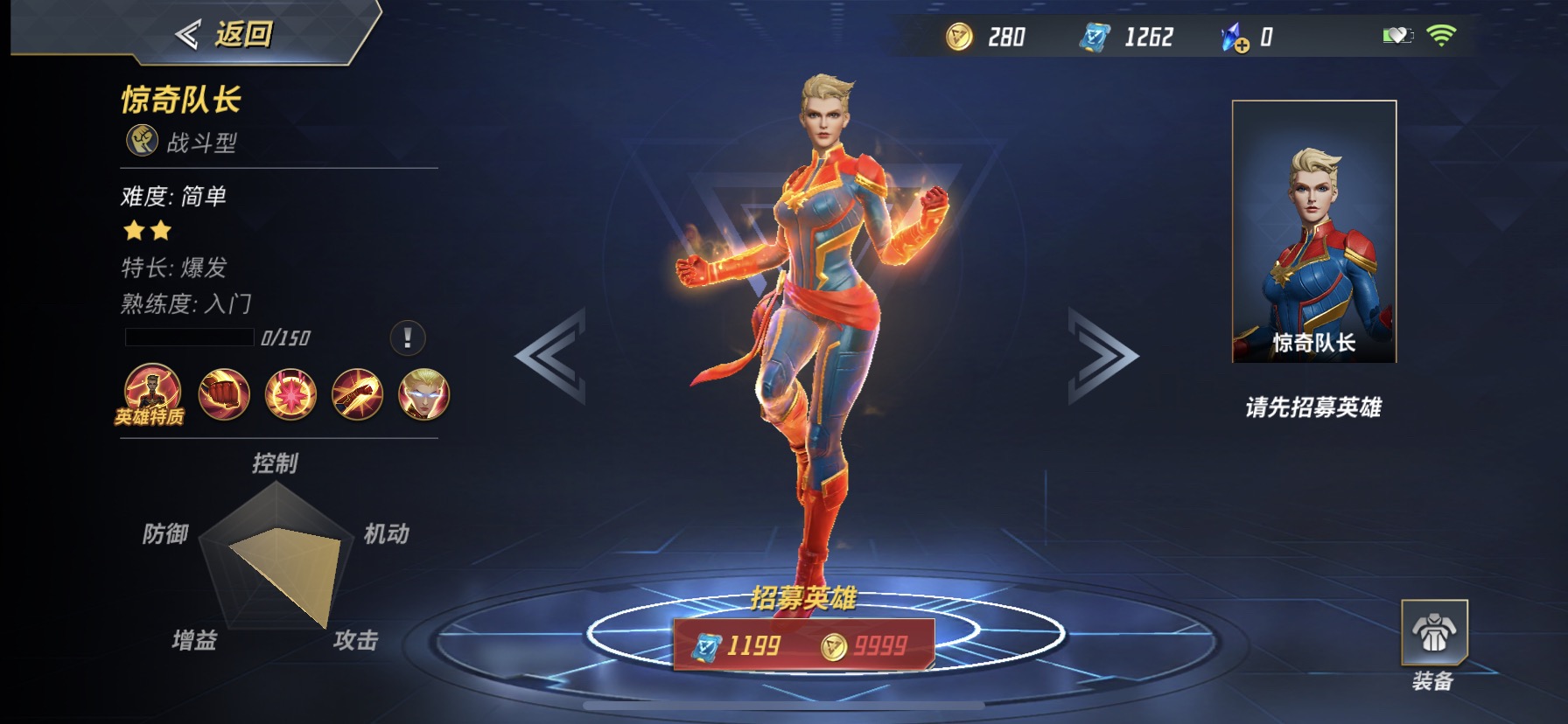Recruit hero for 9999 gold coins
This screenshot has height=724, width=1568.
pyautogui.click(x=866, y=646)
